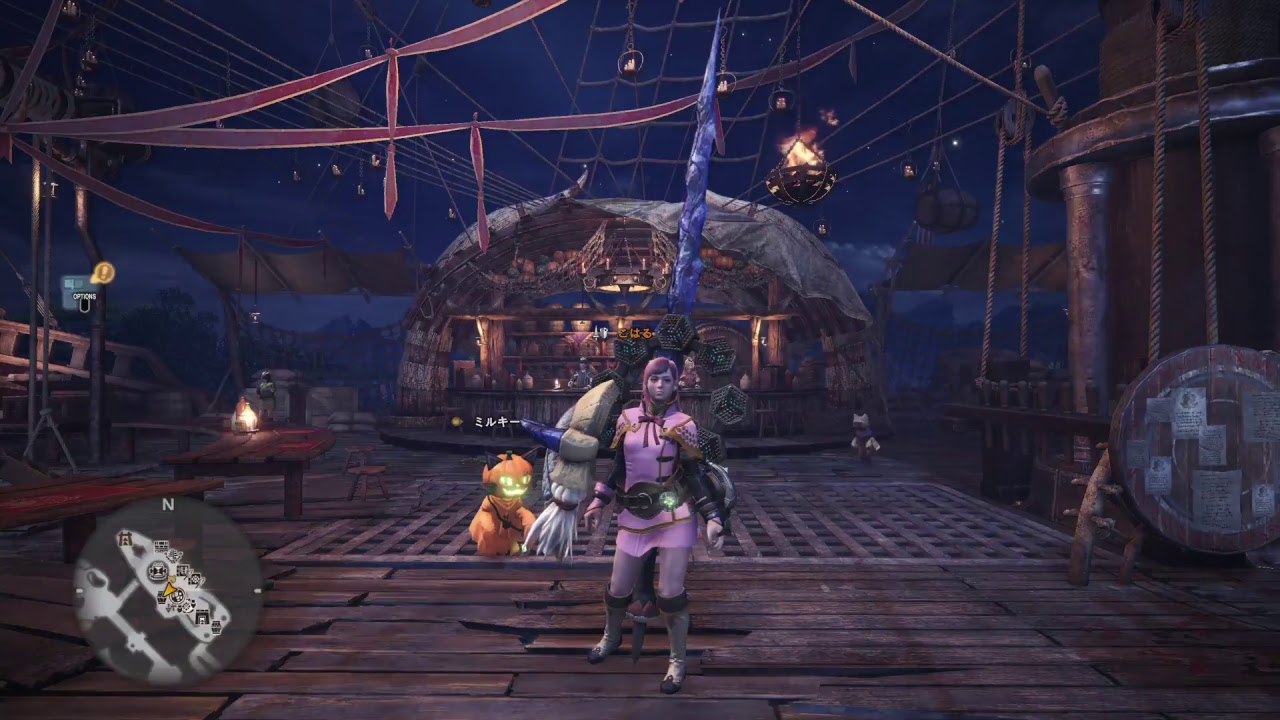Click the yellow notification speech bubble icon
The image size is (1280, 720).
click(x=103, y=271)
